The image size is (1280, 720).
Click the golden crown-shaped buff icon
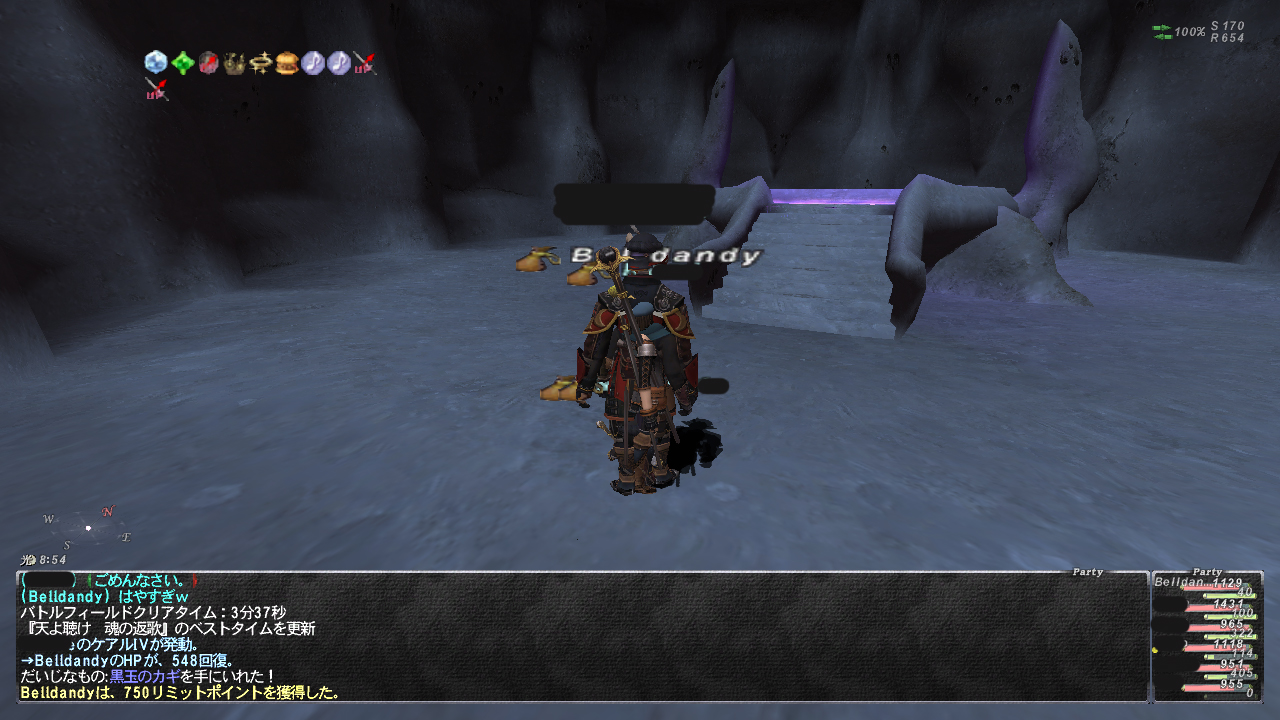click(x=234, y=63)
